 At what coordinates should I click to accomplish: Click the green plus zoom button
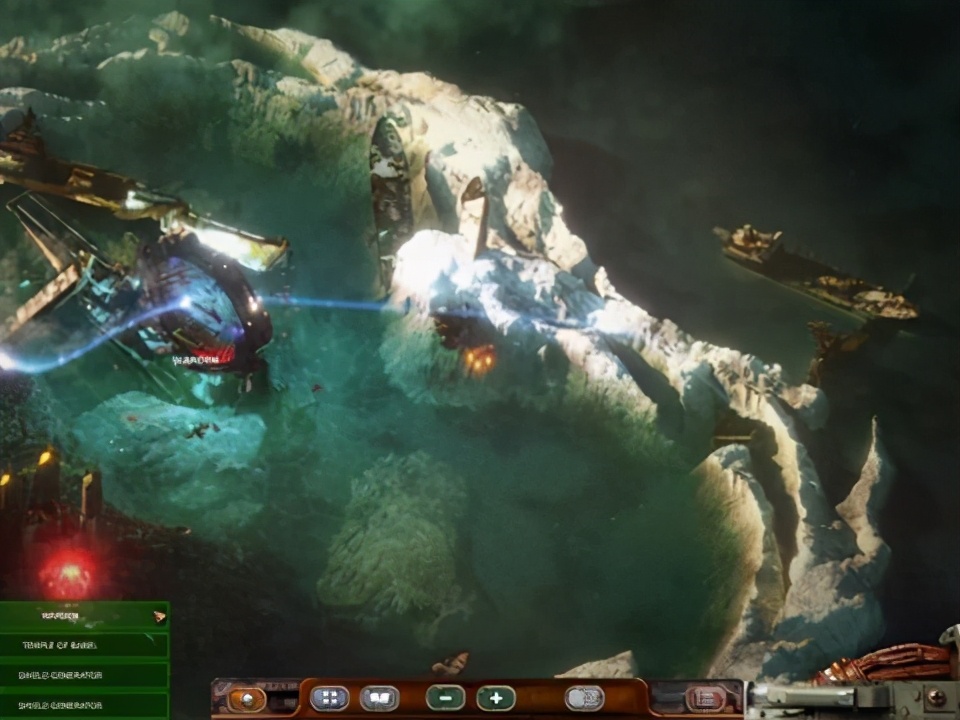tap(495, 698)
